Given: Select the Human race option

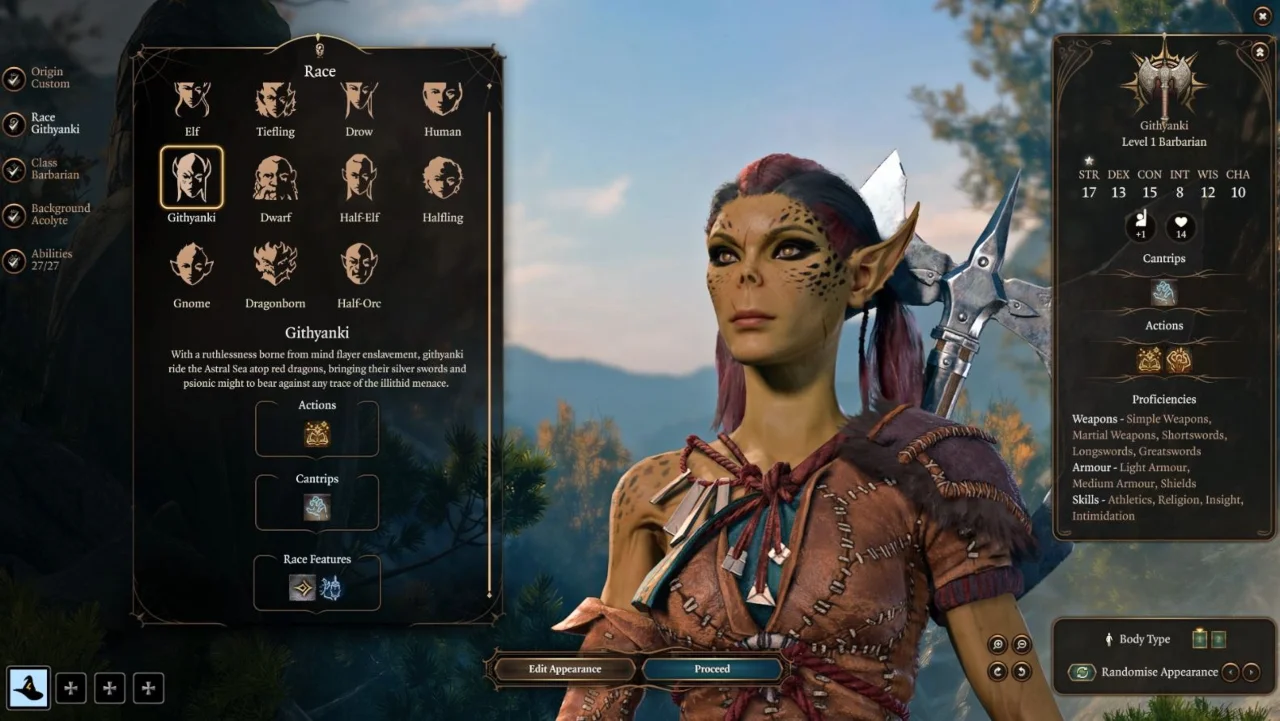Looking at the screenshot, I should click(x=442, y=100).
